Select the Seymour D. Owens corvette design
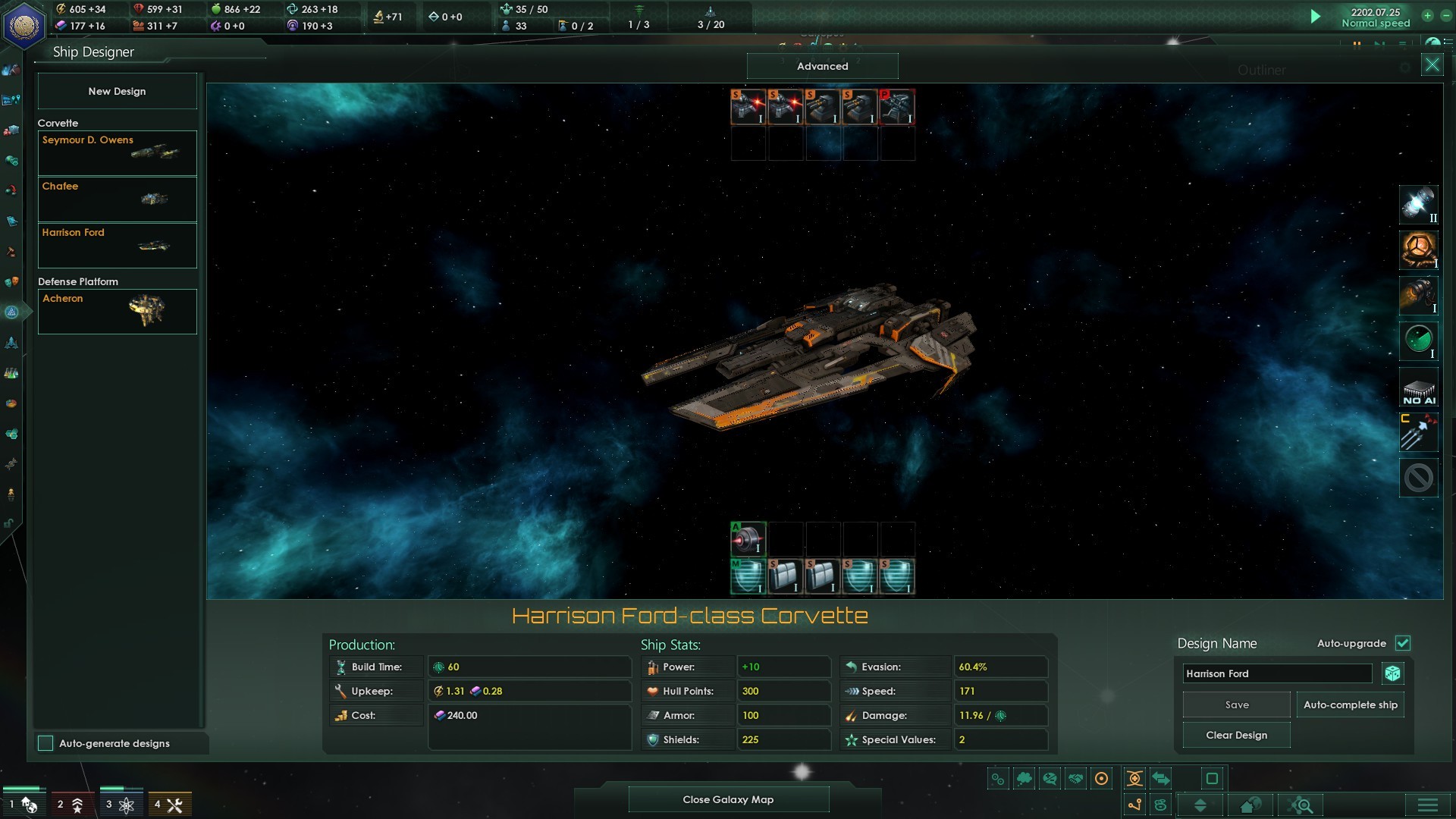The image size is (1456, 819). [x=117, y=152]
